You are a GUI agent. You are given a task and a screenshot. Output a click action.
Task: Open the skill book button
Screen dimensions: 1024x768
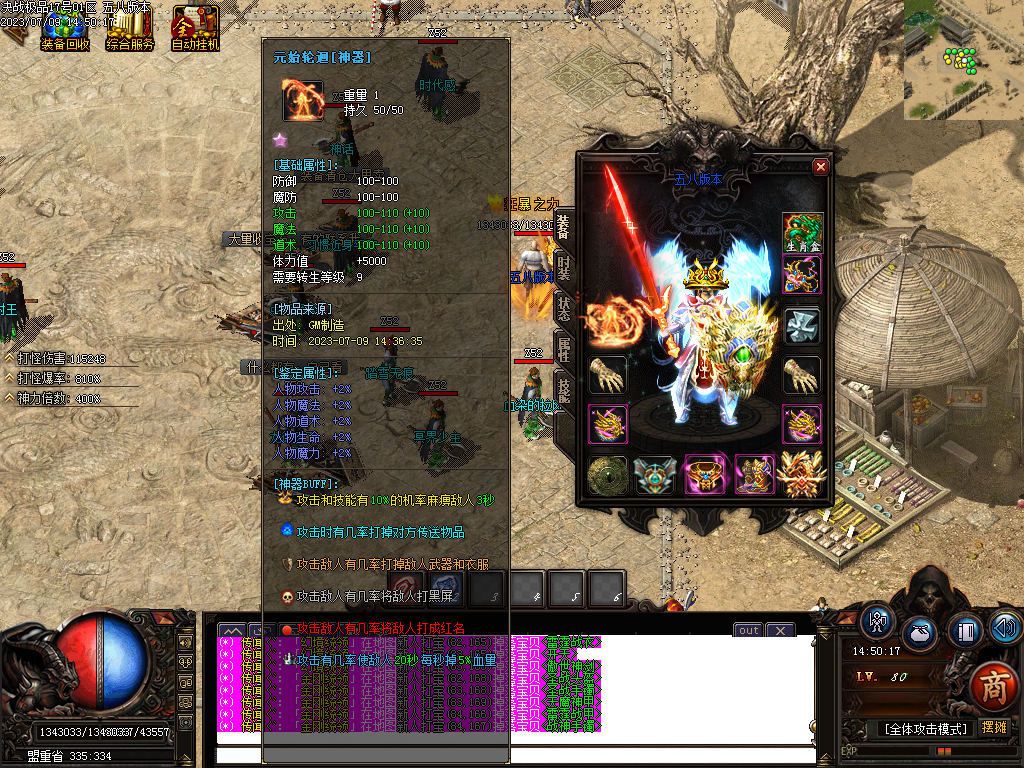964,632
